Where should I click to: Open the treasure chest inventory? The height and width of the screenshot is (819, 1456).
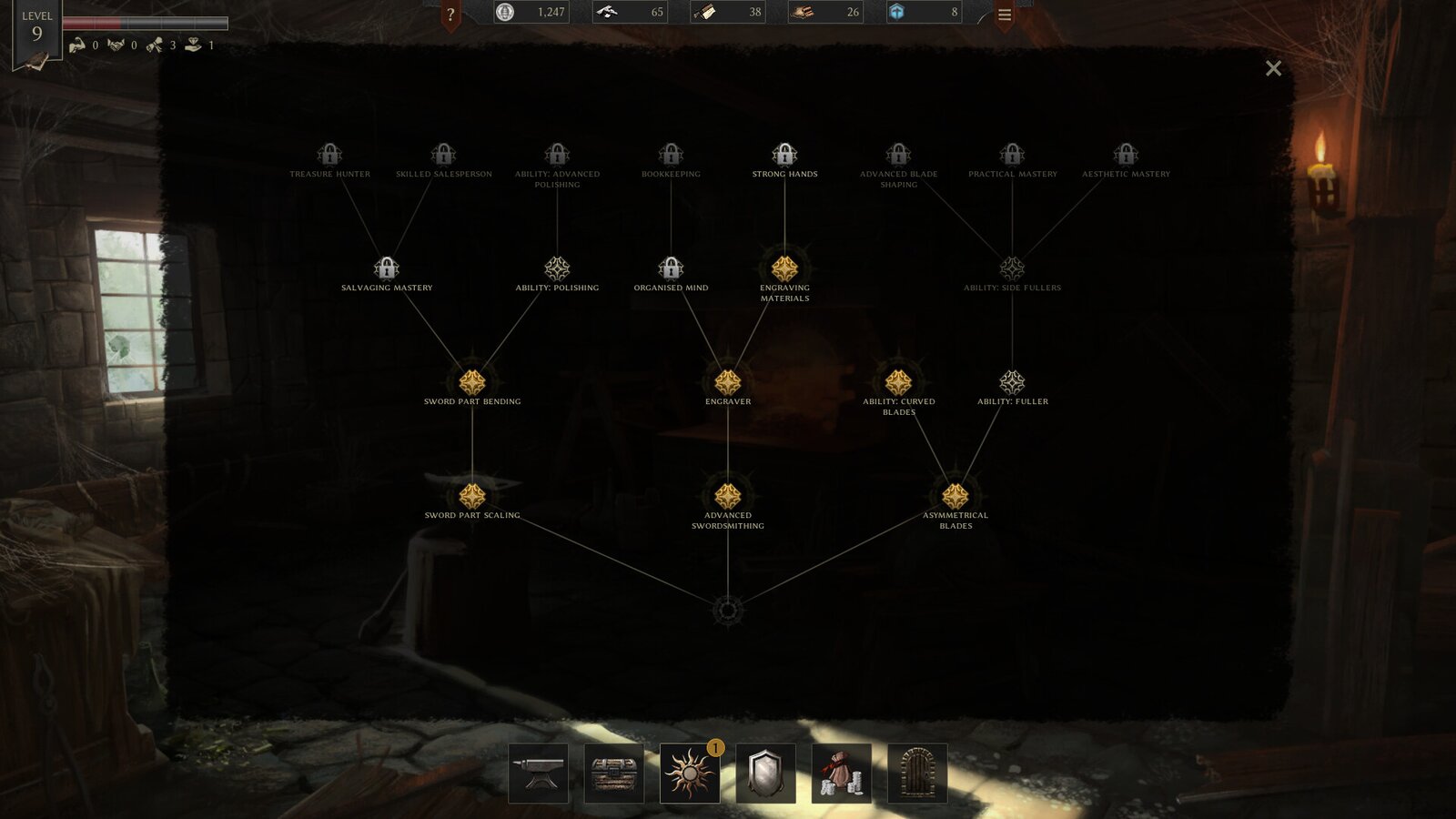click(614, 773)
